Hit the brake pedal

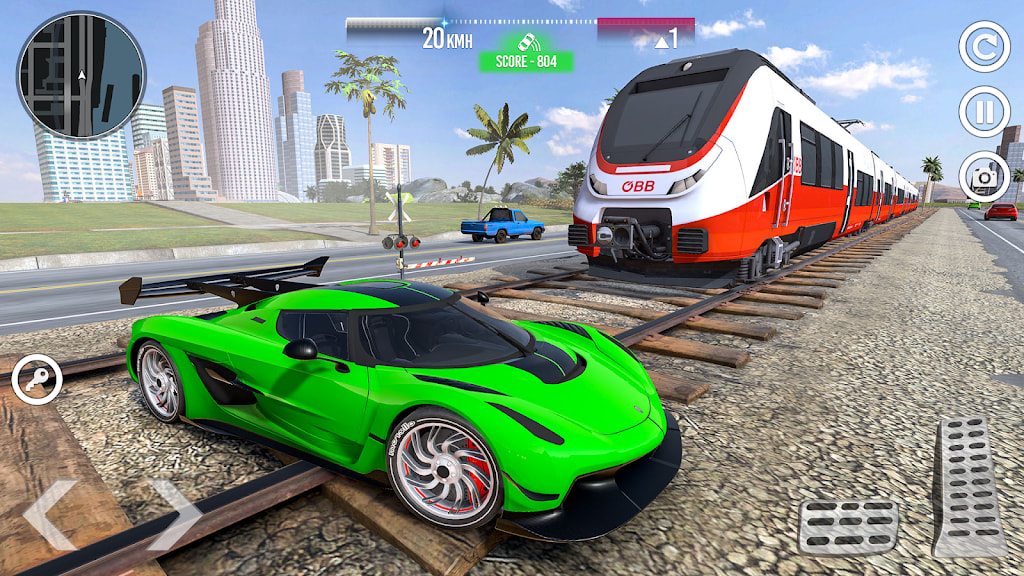[848, 526]
